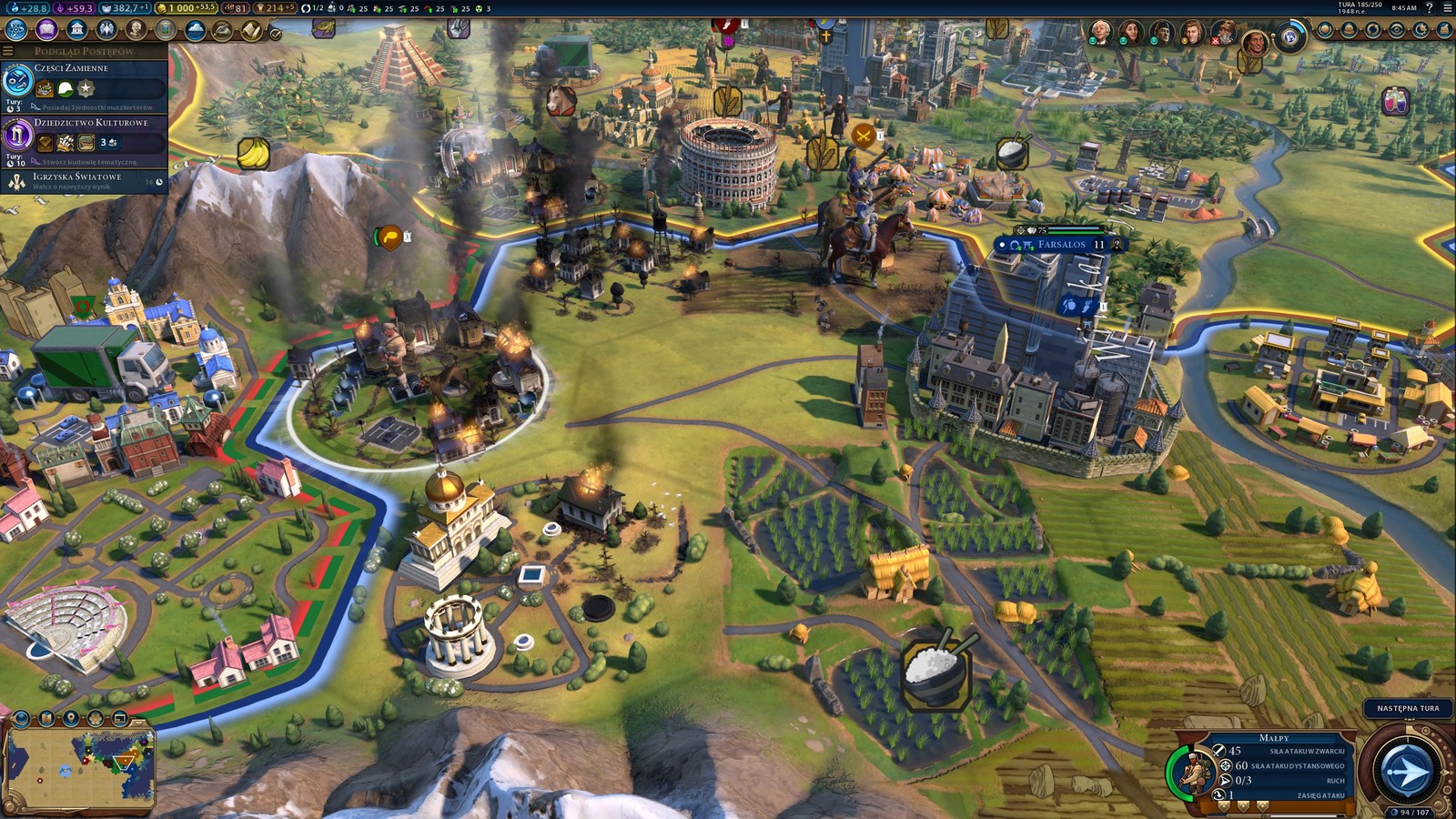Open the technology tree atom icon
Screen dimensions: 1456x819
15,28
